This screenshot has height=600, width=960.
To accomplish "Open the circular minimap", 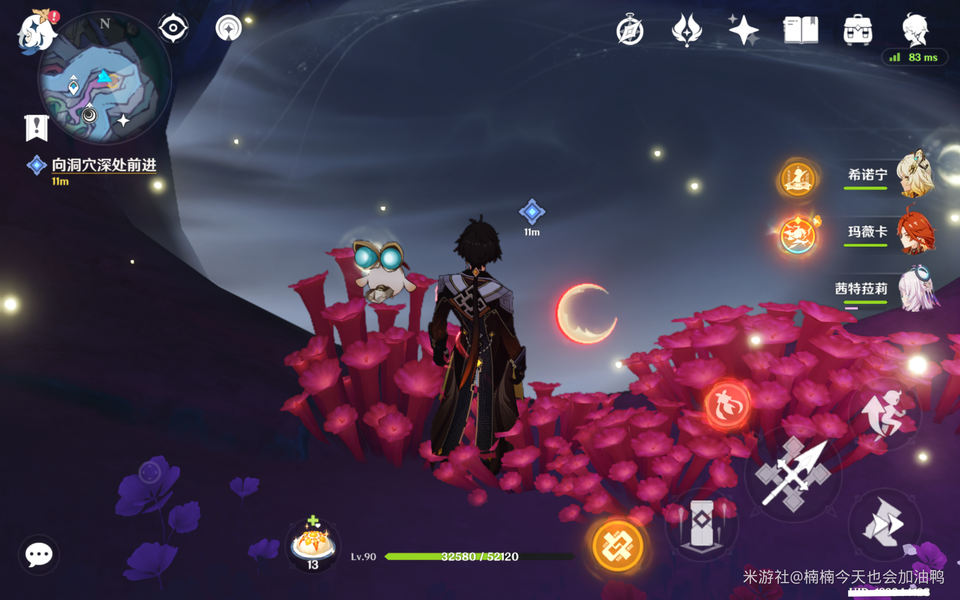I will click(x=103, y=78).
